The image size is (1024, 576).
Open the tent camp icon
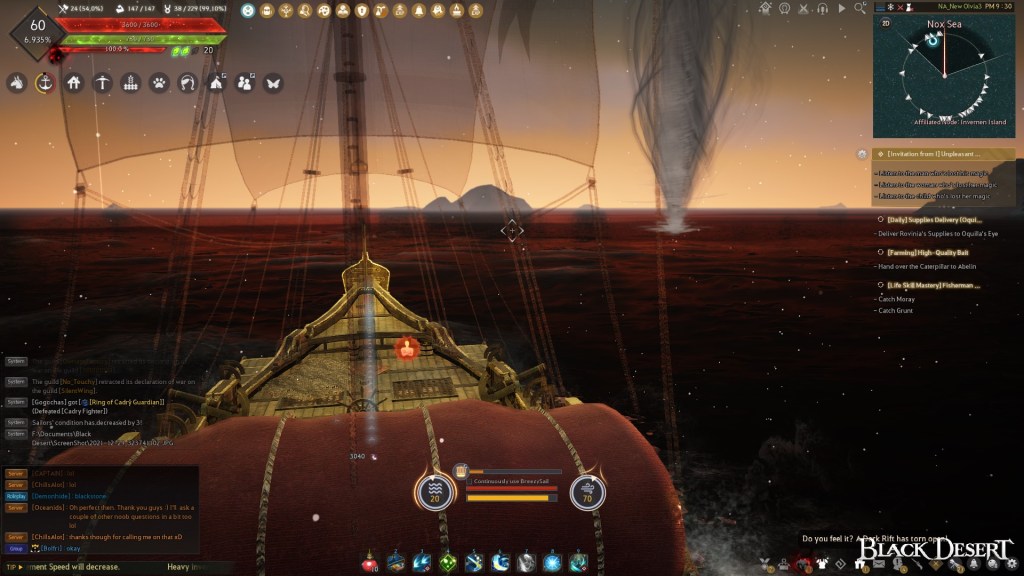tap(215, 83)
